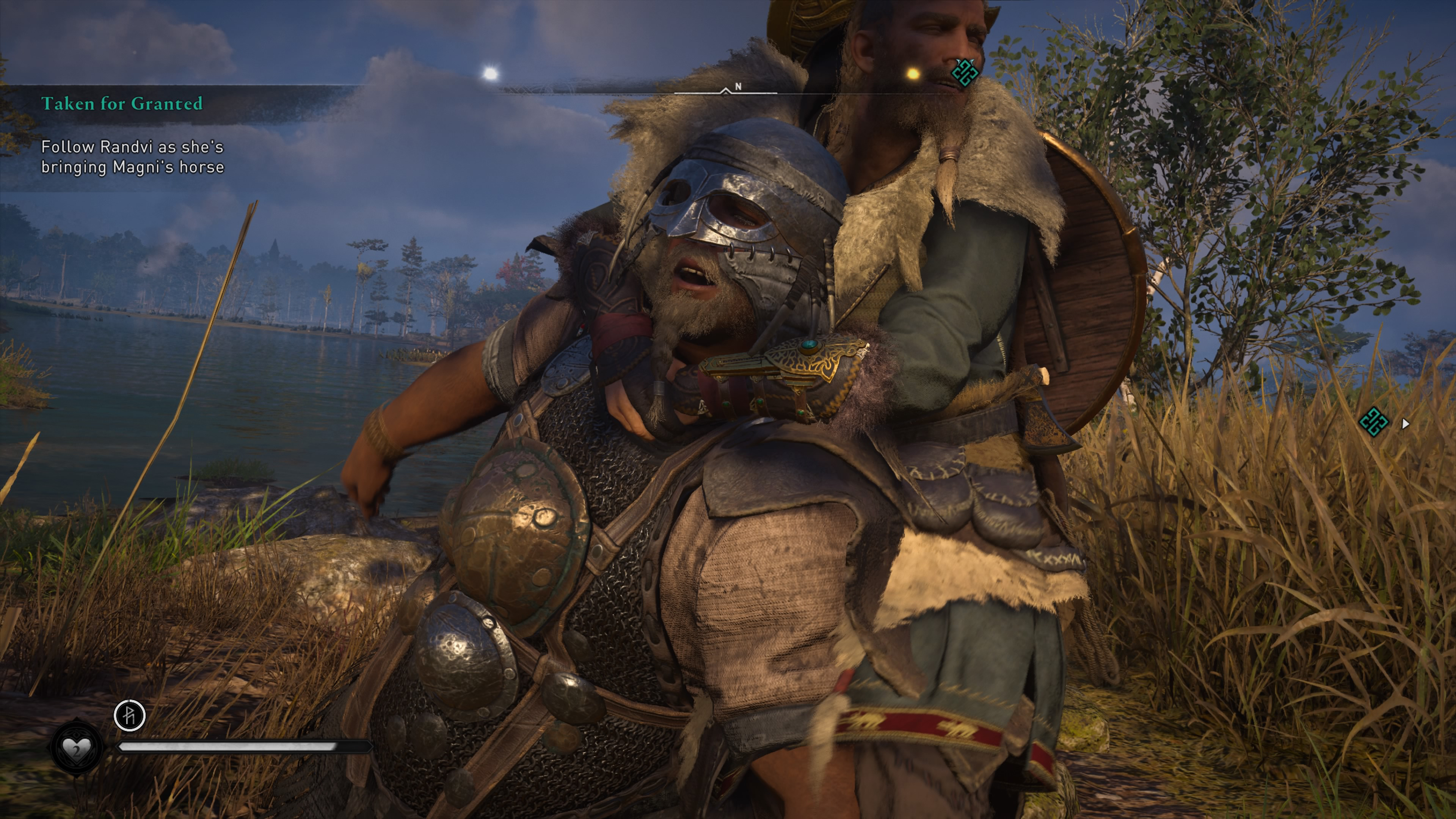
Task: Open the Follow Randvi objective text
Action: 132,157
